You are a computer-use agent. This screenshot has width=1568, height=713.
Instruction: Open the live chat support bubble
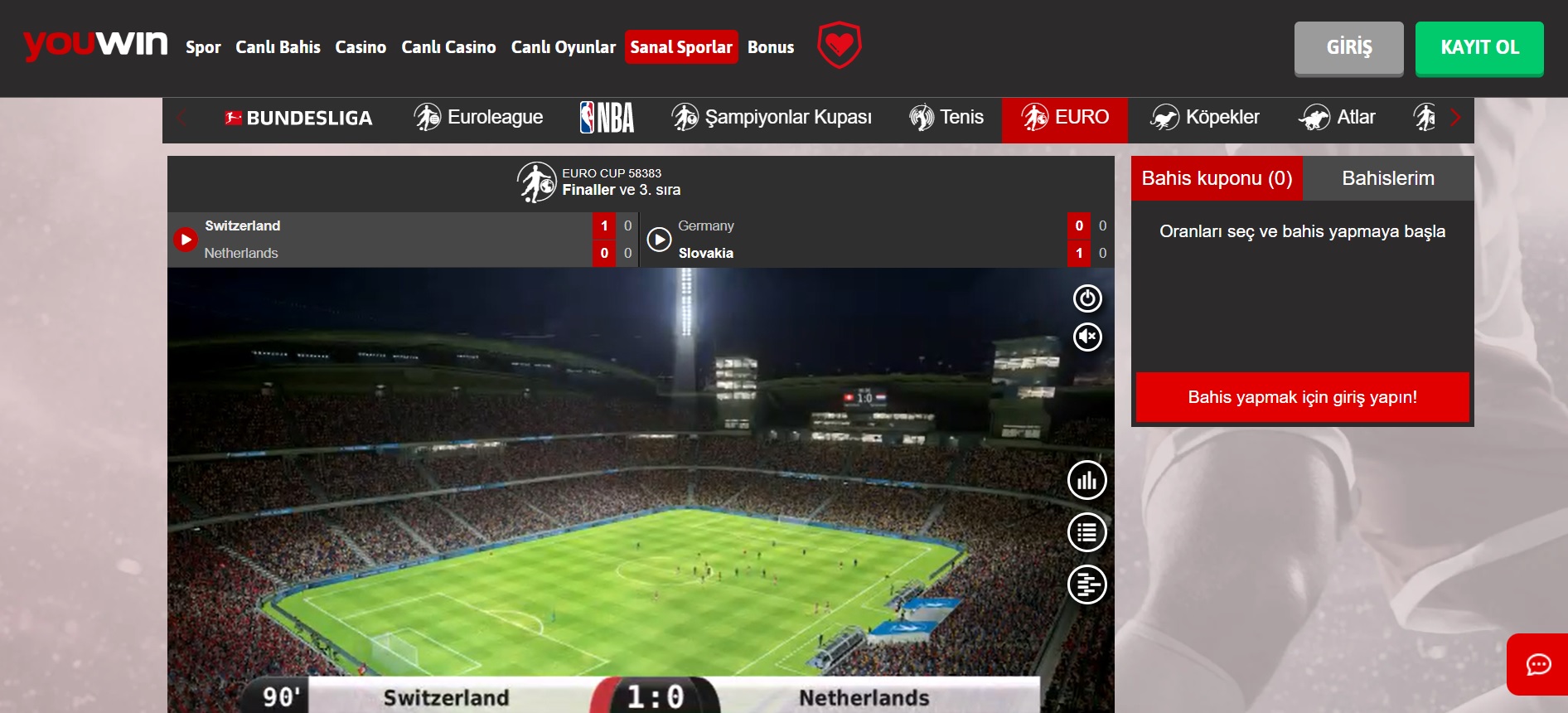click(1538, 664)
